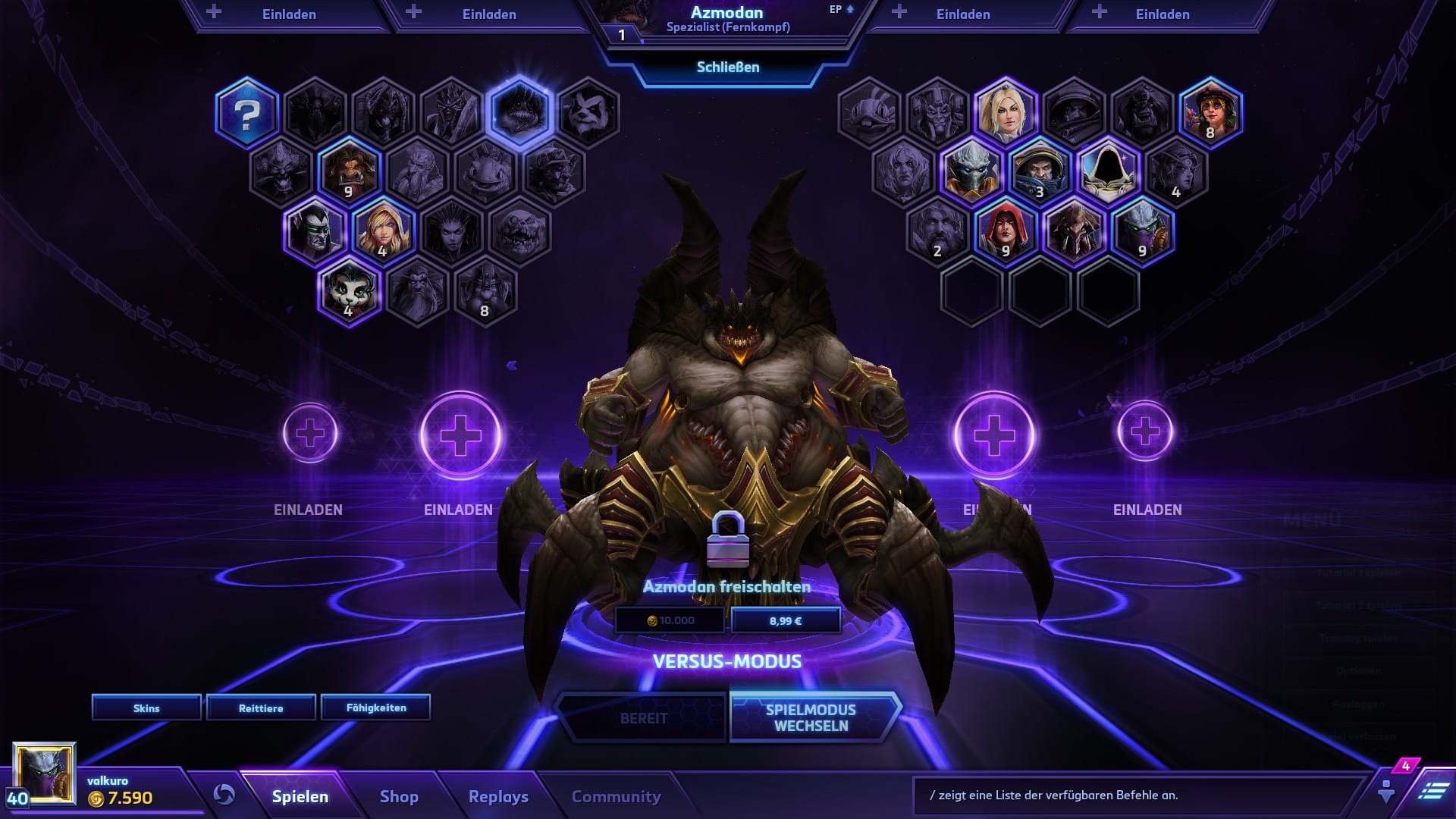Open the Reittiere mounts panel
The image size is (1456, 819).
pyautogui.click(x=261, y=708)
